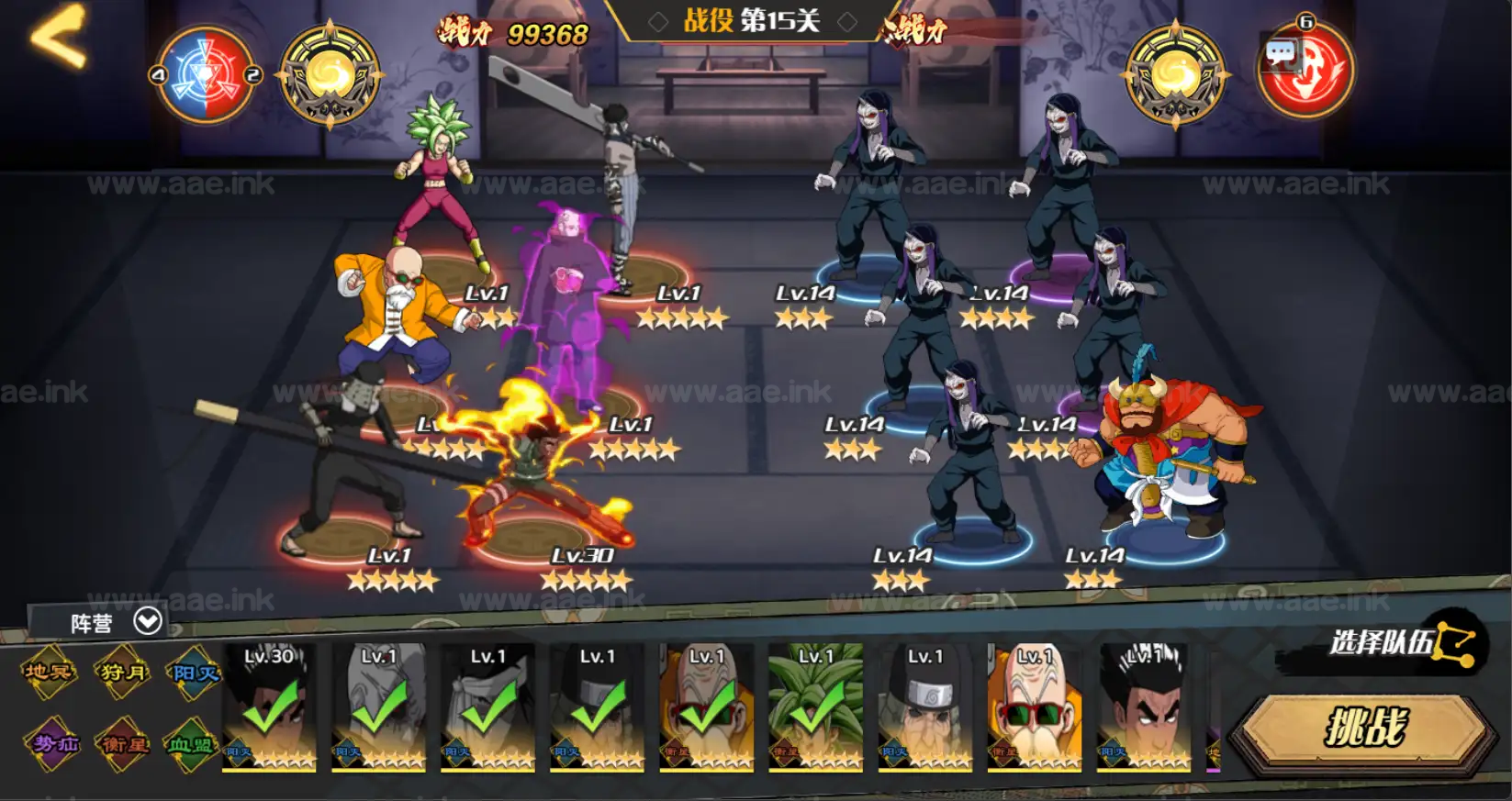Select the Lv.1 Brolly-style green-haired roster thumbnail
This screenshot has height=801, width=1512.
[x=816, y=711]
